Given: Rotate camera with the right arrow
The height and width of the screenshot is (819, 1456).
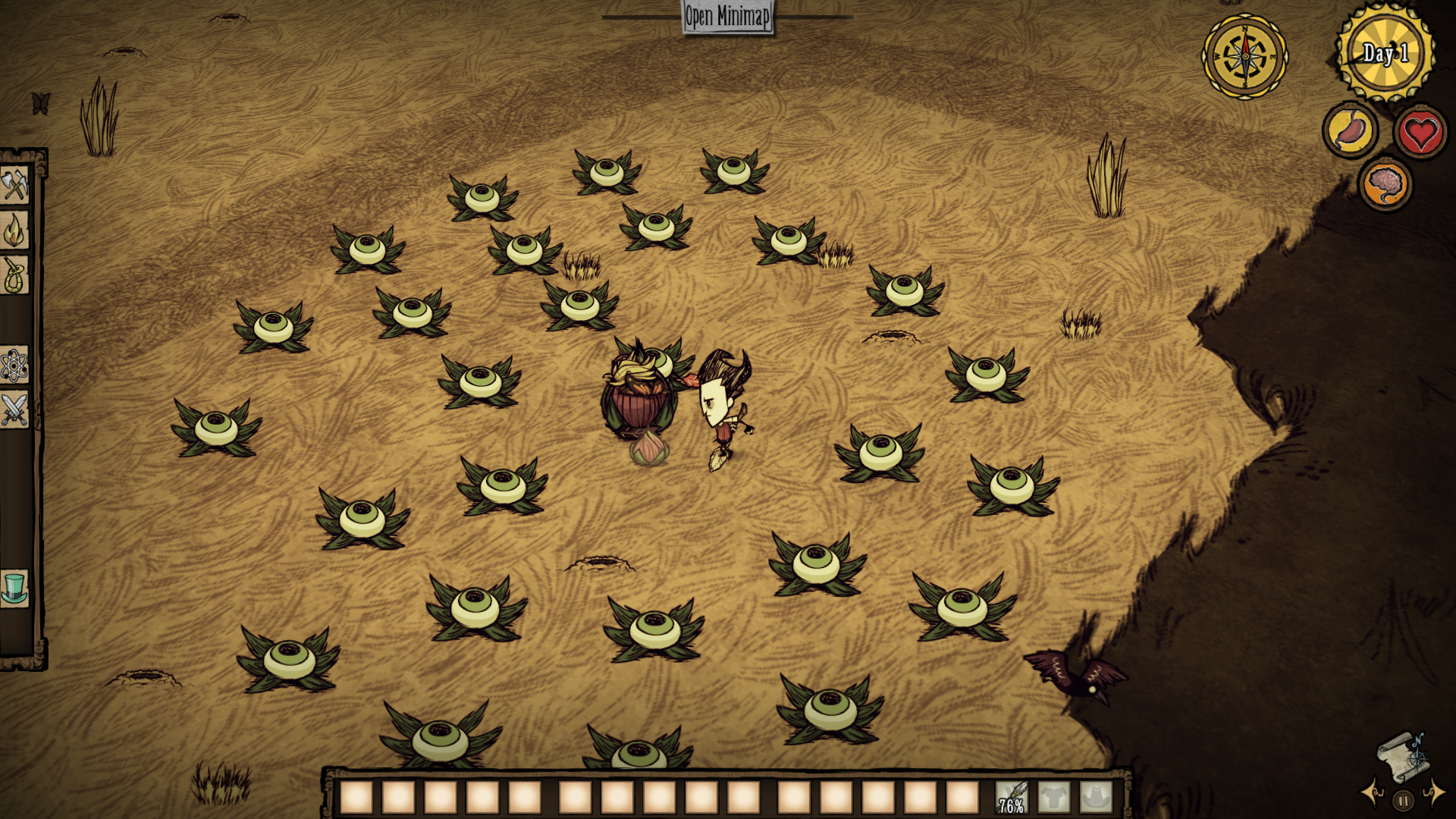Looking at the screenshot, I should coord(1434,793).
